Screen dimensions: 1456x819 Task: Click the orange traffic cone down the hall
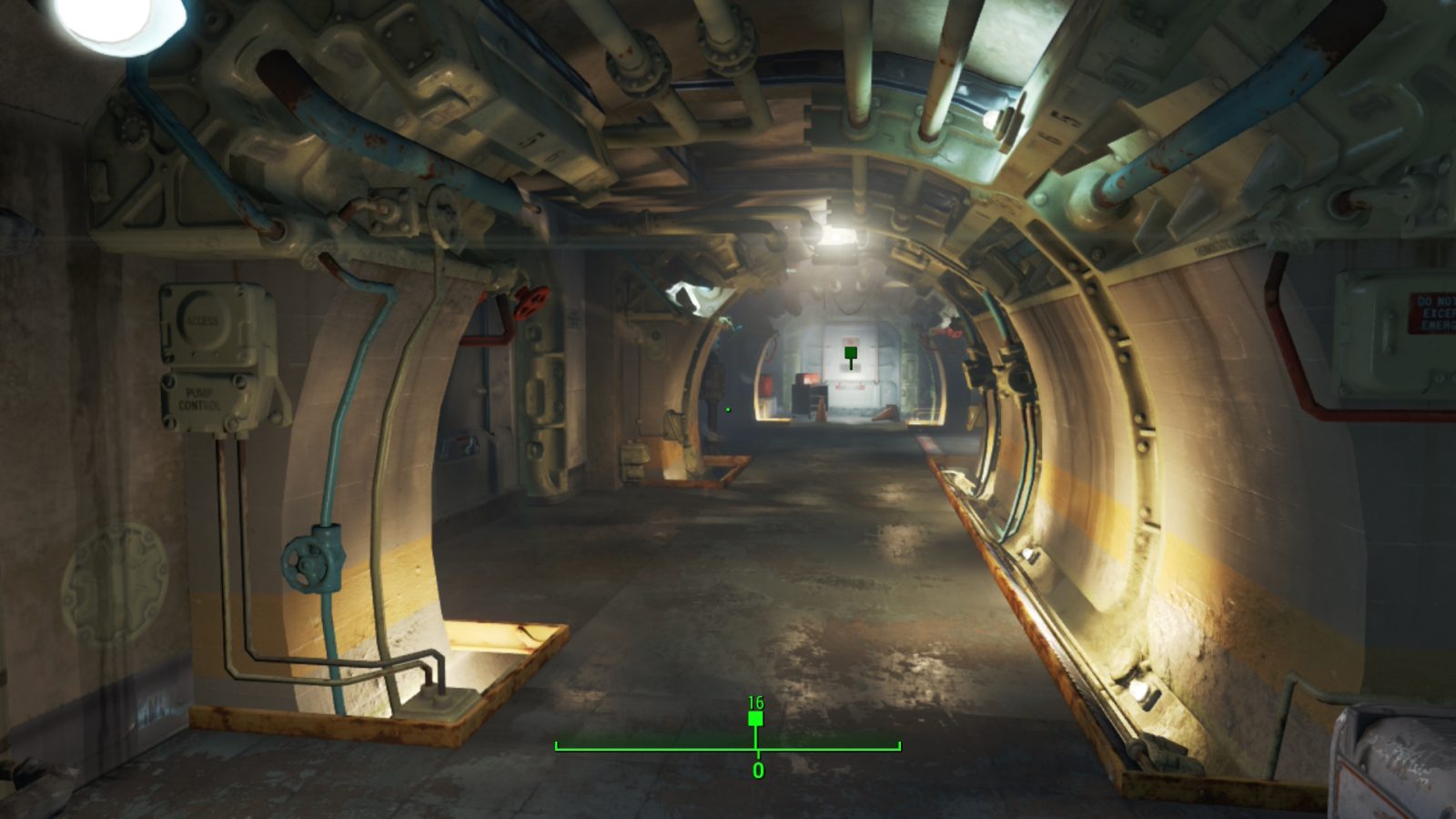click(x=821, y=410)
